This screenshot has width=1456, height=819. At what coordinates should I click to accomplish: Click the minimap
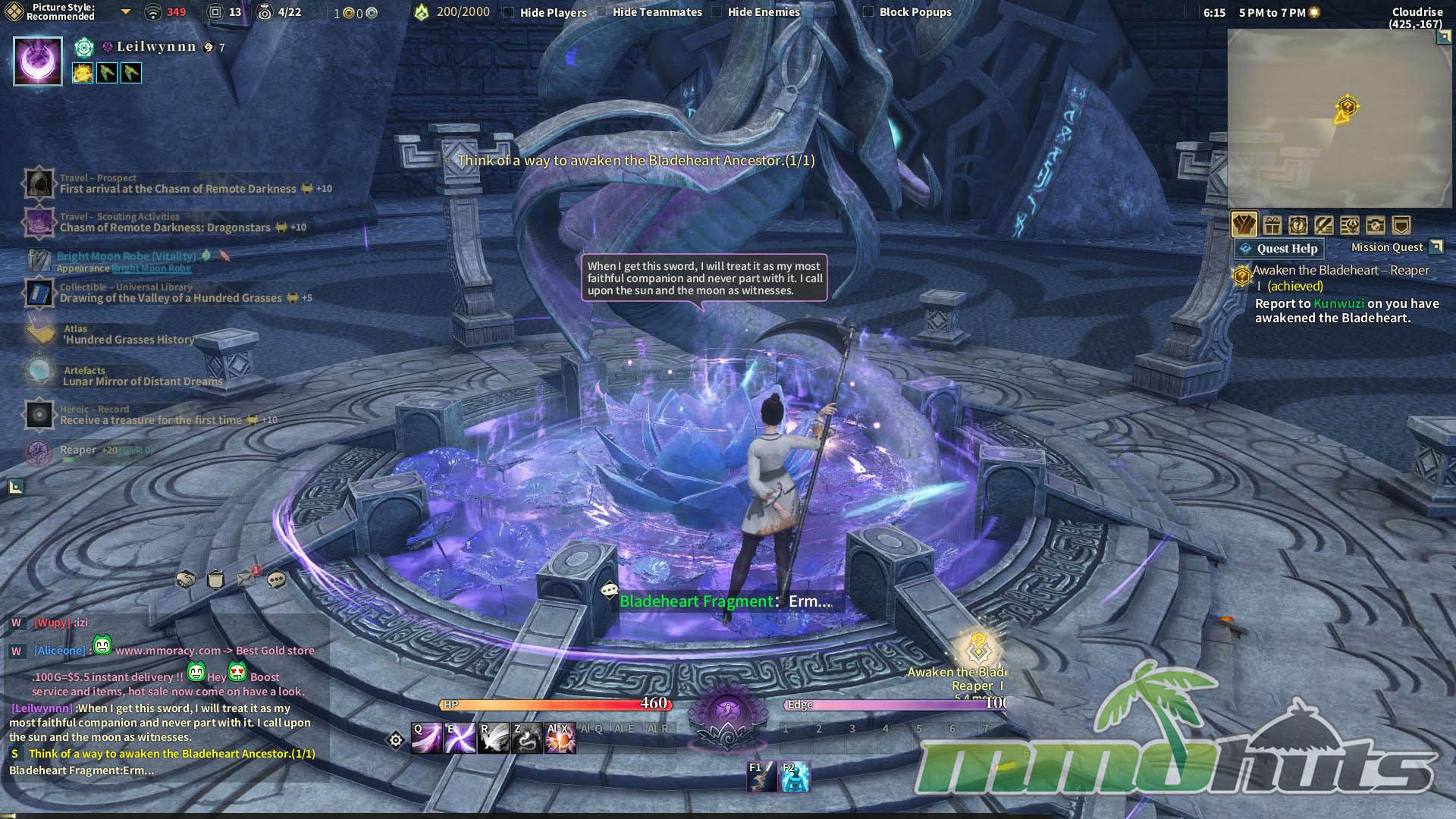1339,118
